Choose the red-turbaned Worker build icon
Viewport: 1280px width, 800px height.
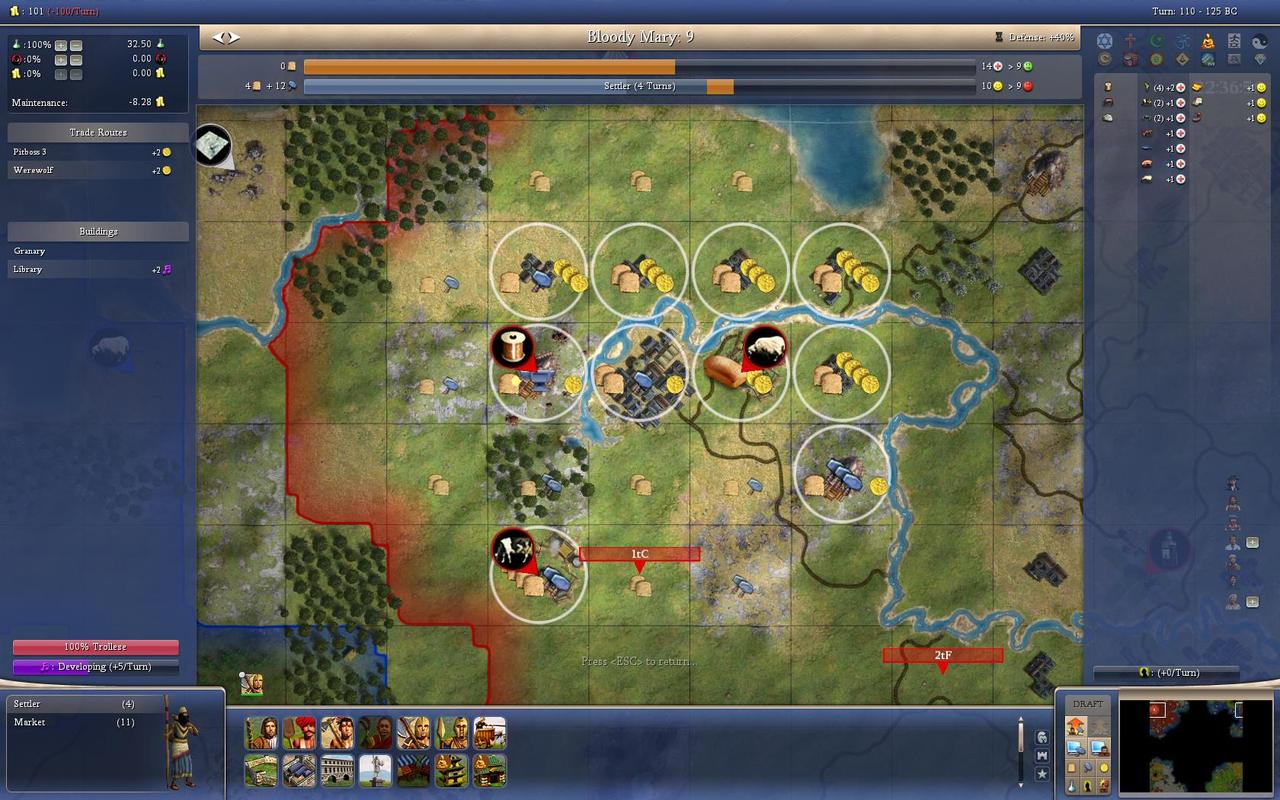[x=299, y=733]
